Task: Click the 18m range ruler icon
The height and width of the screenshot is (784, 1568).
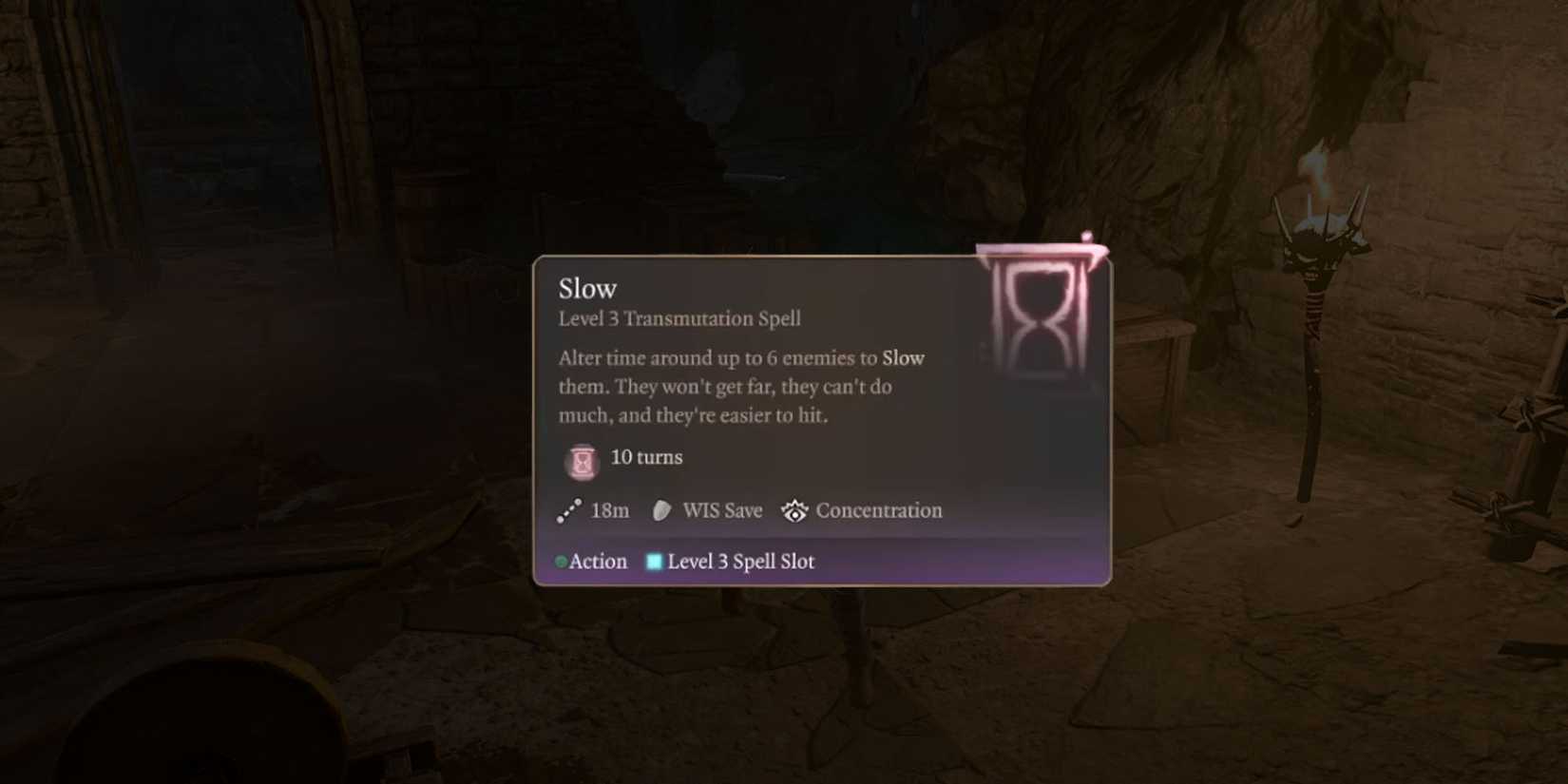Action: click(x=567, y=510)
